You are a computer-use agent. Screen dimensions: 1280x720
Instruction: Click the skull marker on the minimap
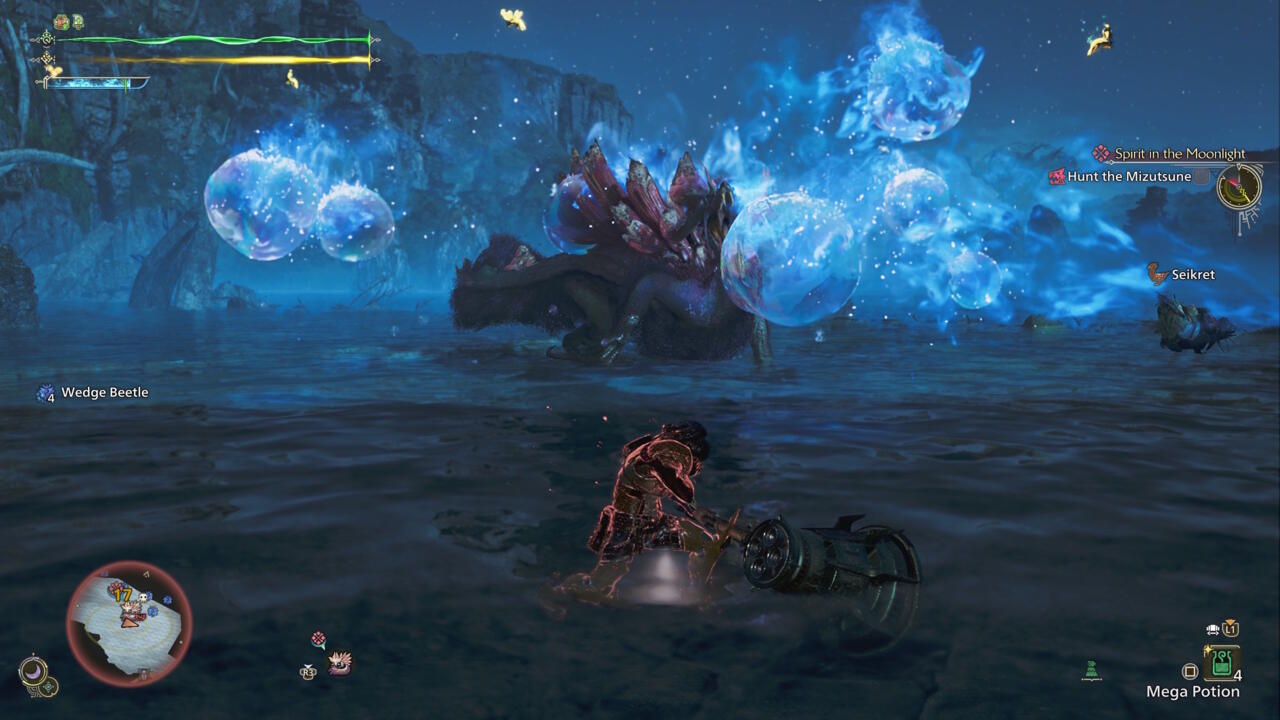coord(143,596)
